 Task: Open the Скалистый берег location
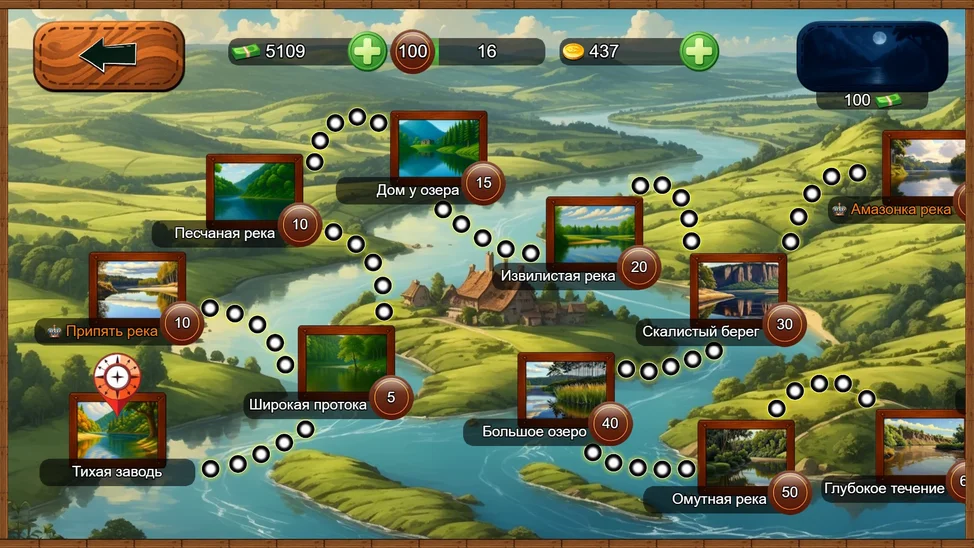738,291
